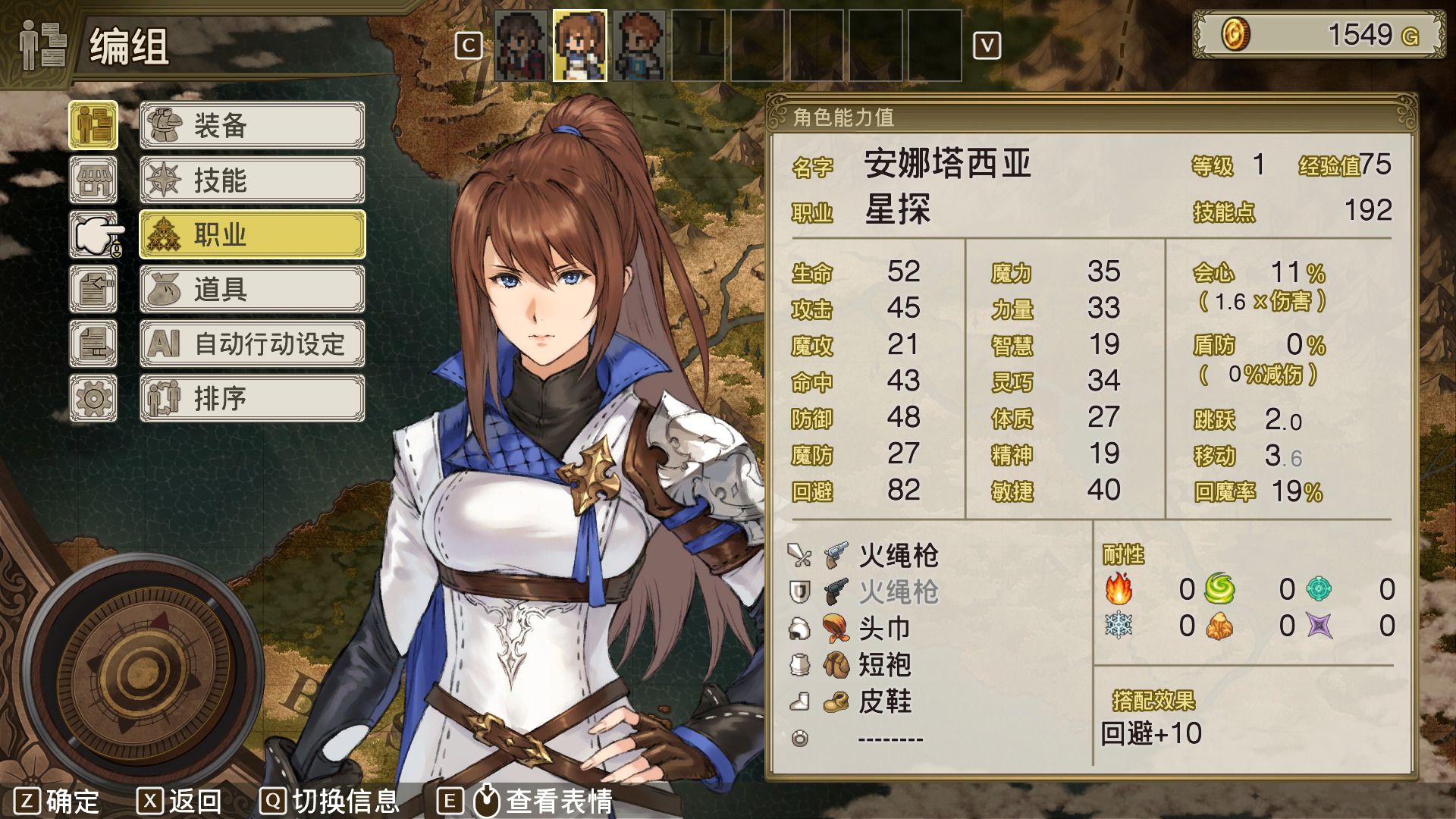Select the 排序 sort entry
This screenshot has width=1456, height=819.
click(252, 398)
